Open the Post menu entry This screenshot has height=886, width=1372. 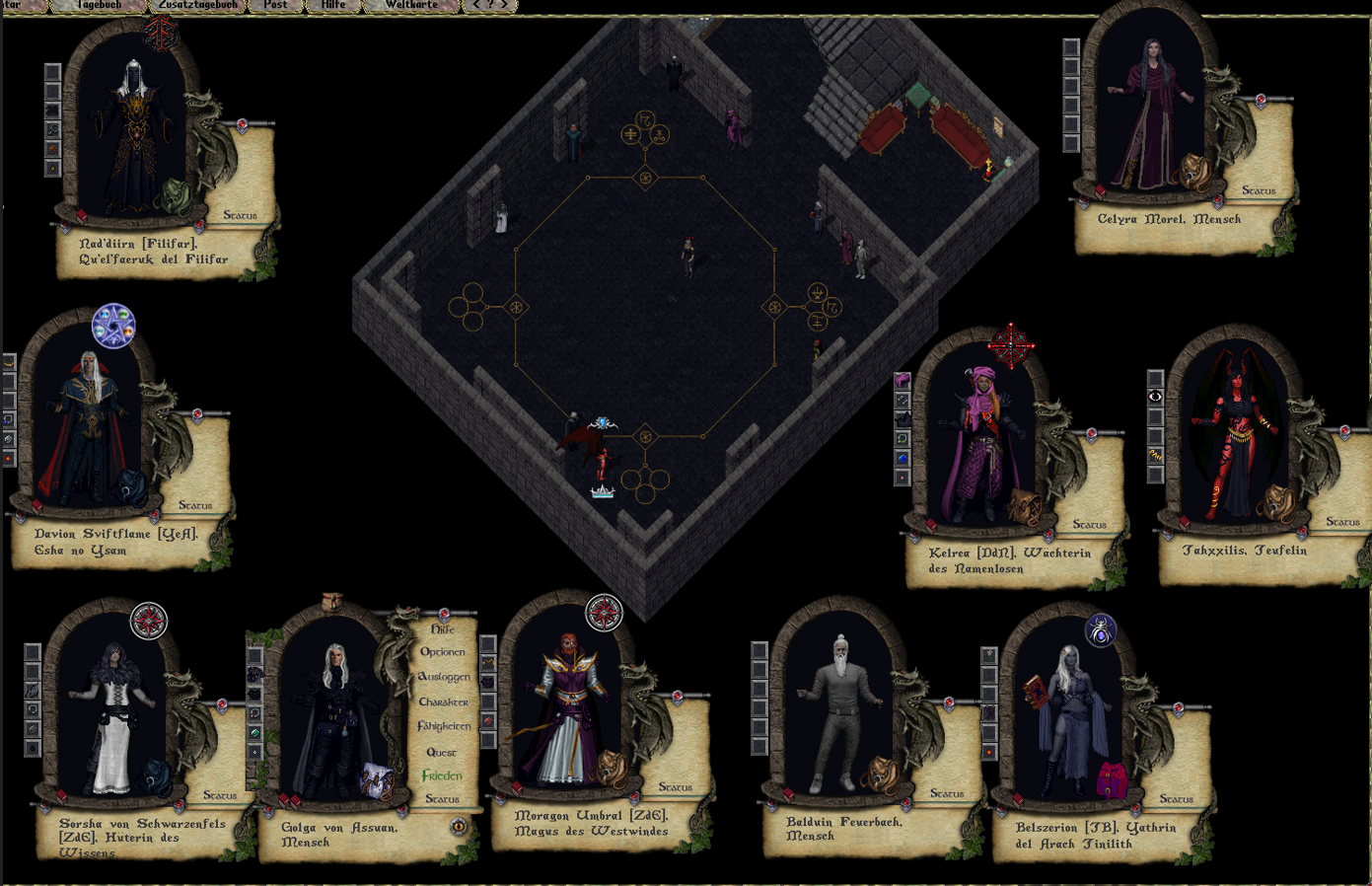coord(275,5)
